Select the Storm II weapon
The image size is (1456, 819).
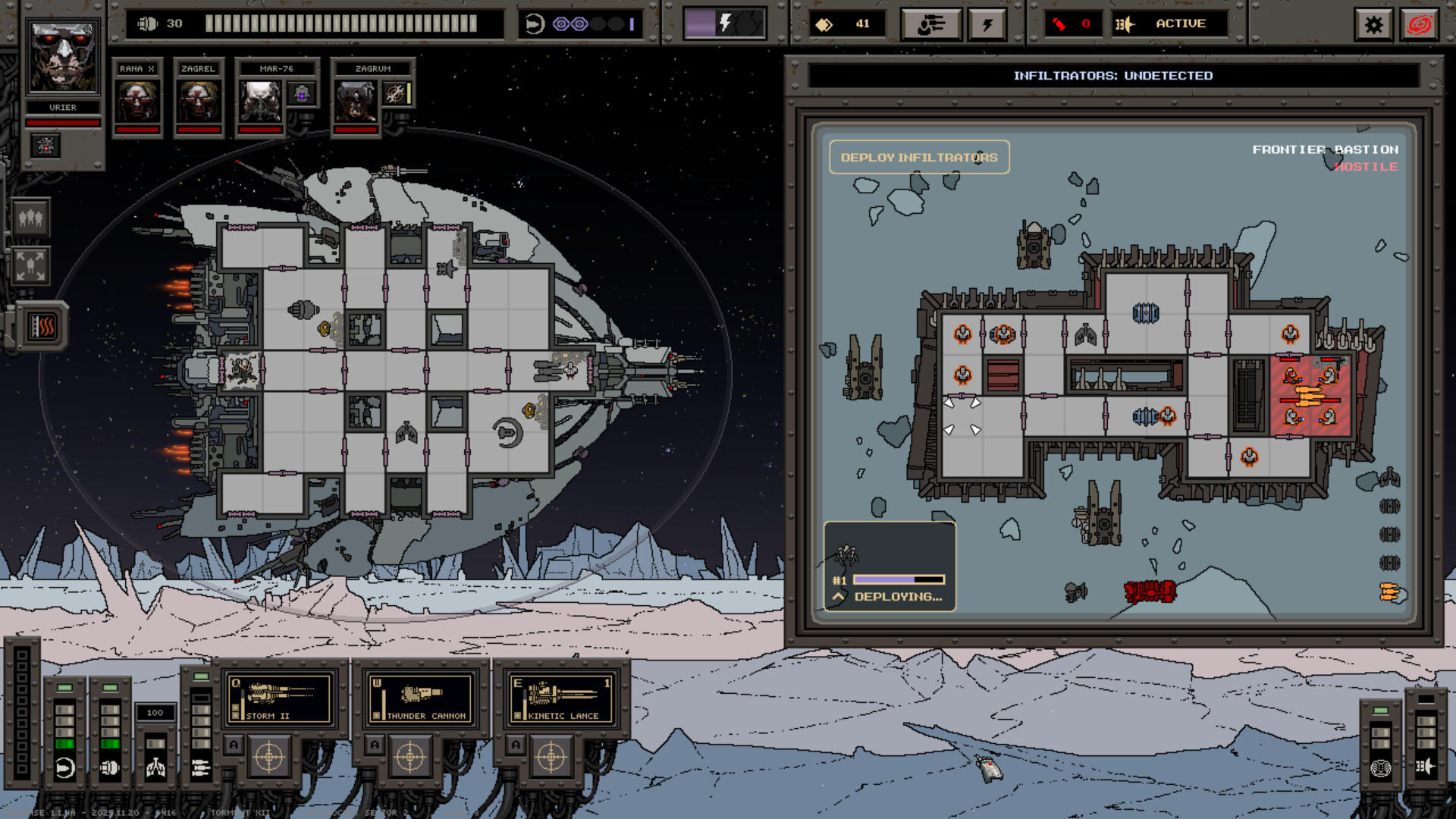[280, 698]
